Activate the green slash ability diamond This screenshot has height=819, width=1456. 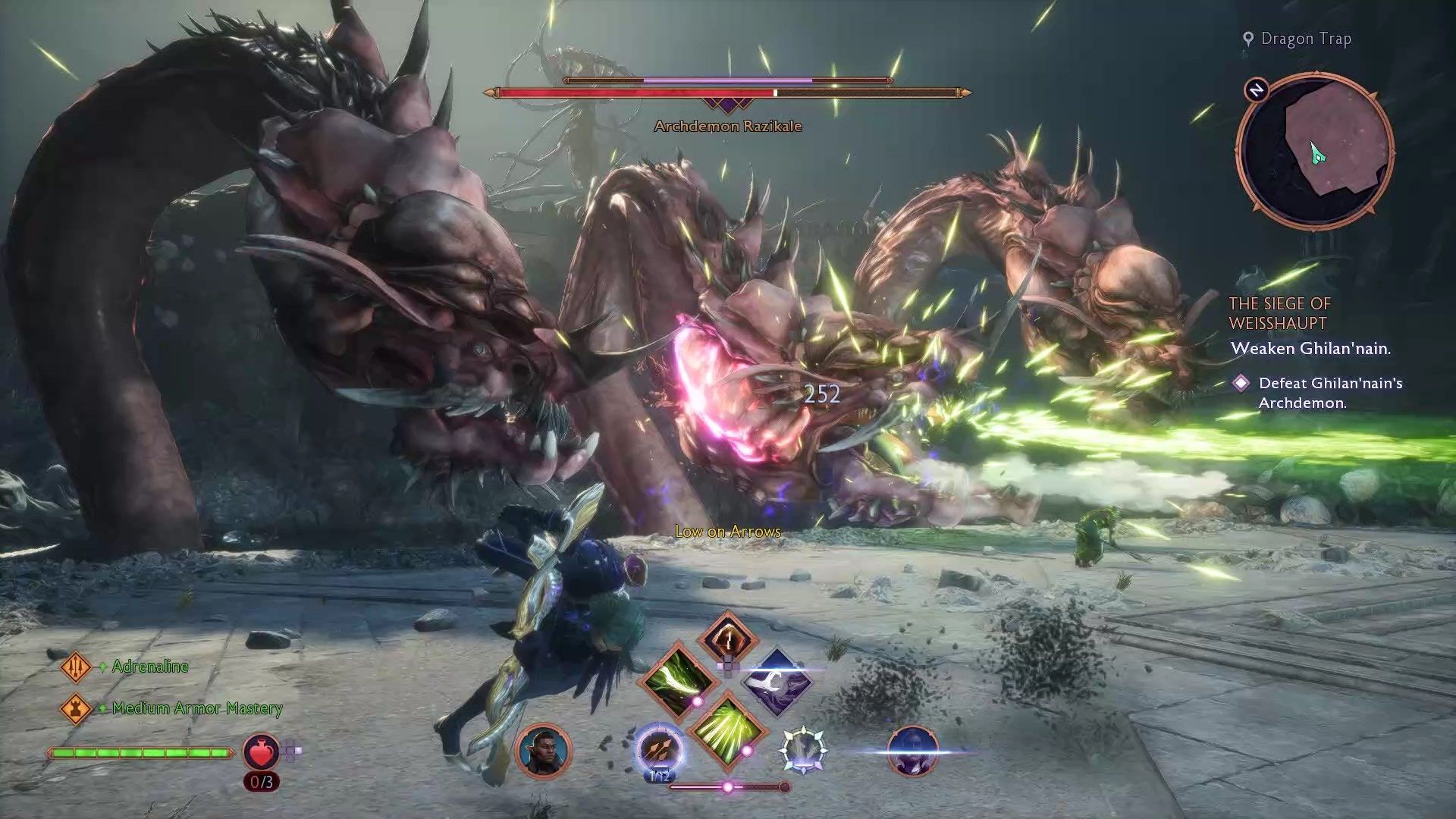(678, 679)
